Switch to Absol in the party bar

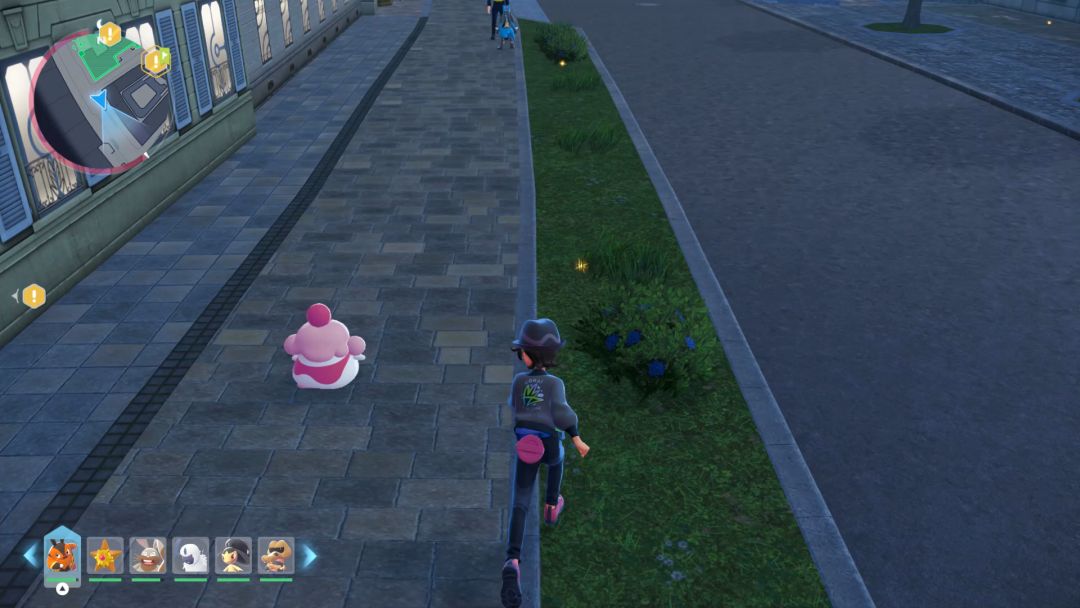[x=190, y=555]
